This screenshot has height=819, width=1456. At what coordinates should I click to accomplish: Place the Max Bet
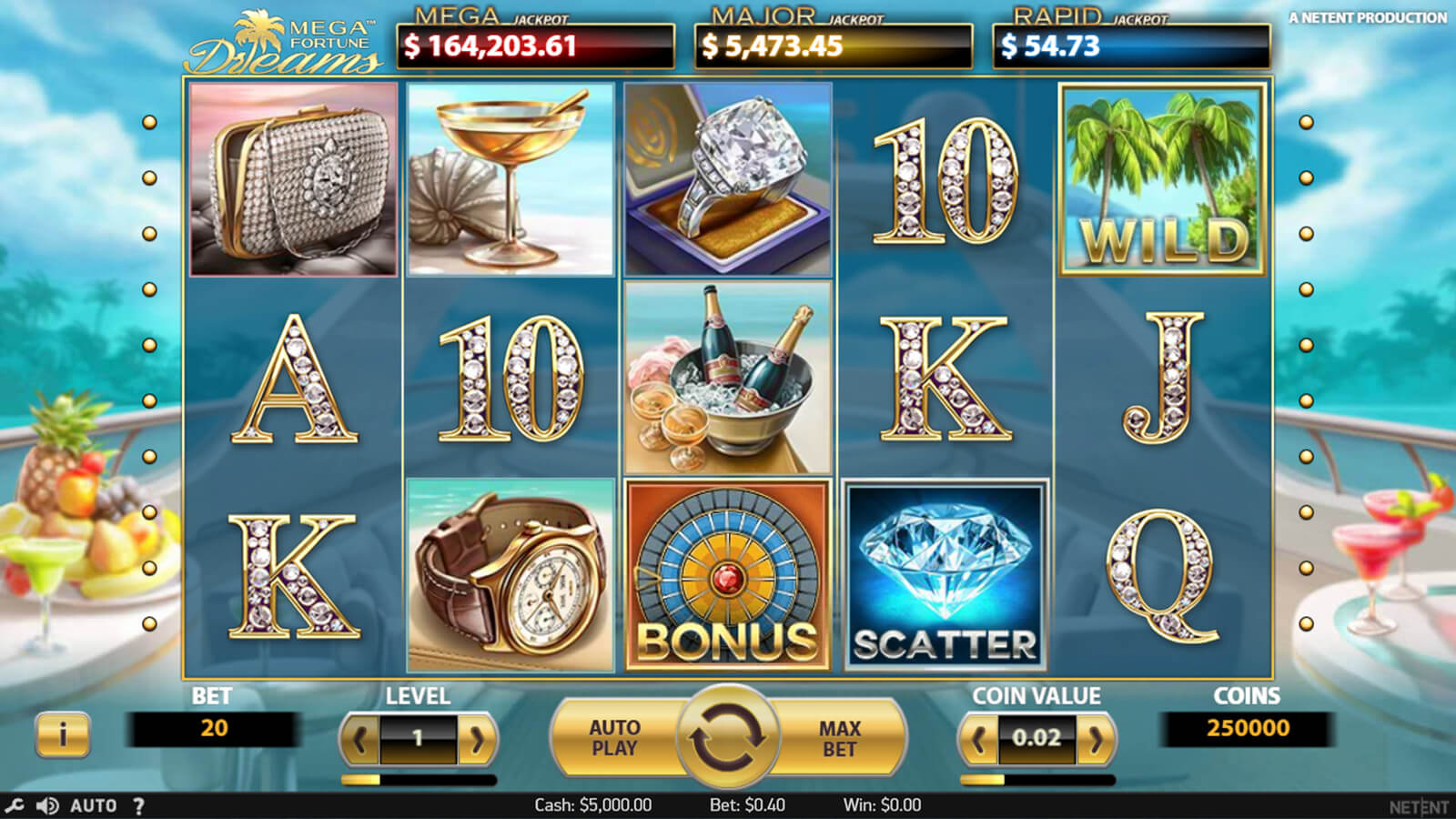click(x=839, y=738)
